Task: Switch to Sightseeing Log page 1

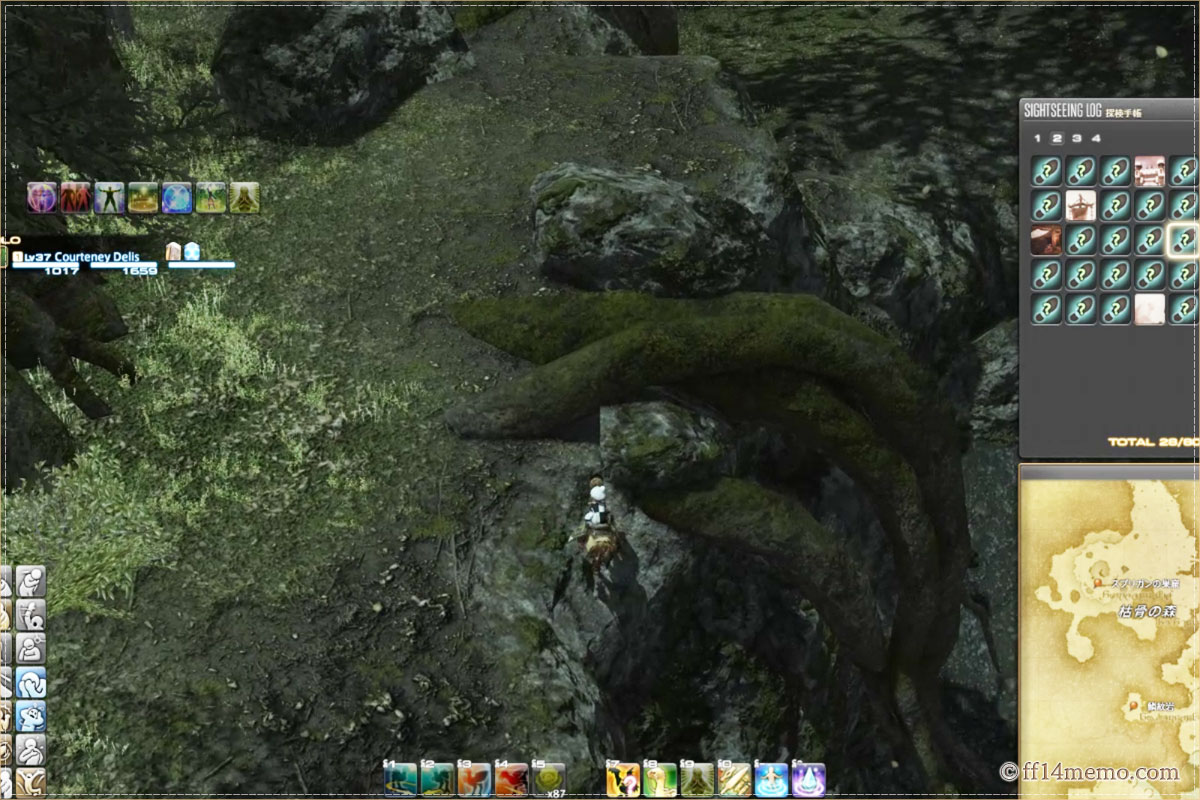Action: point(1037,138)
